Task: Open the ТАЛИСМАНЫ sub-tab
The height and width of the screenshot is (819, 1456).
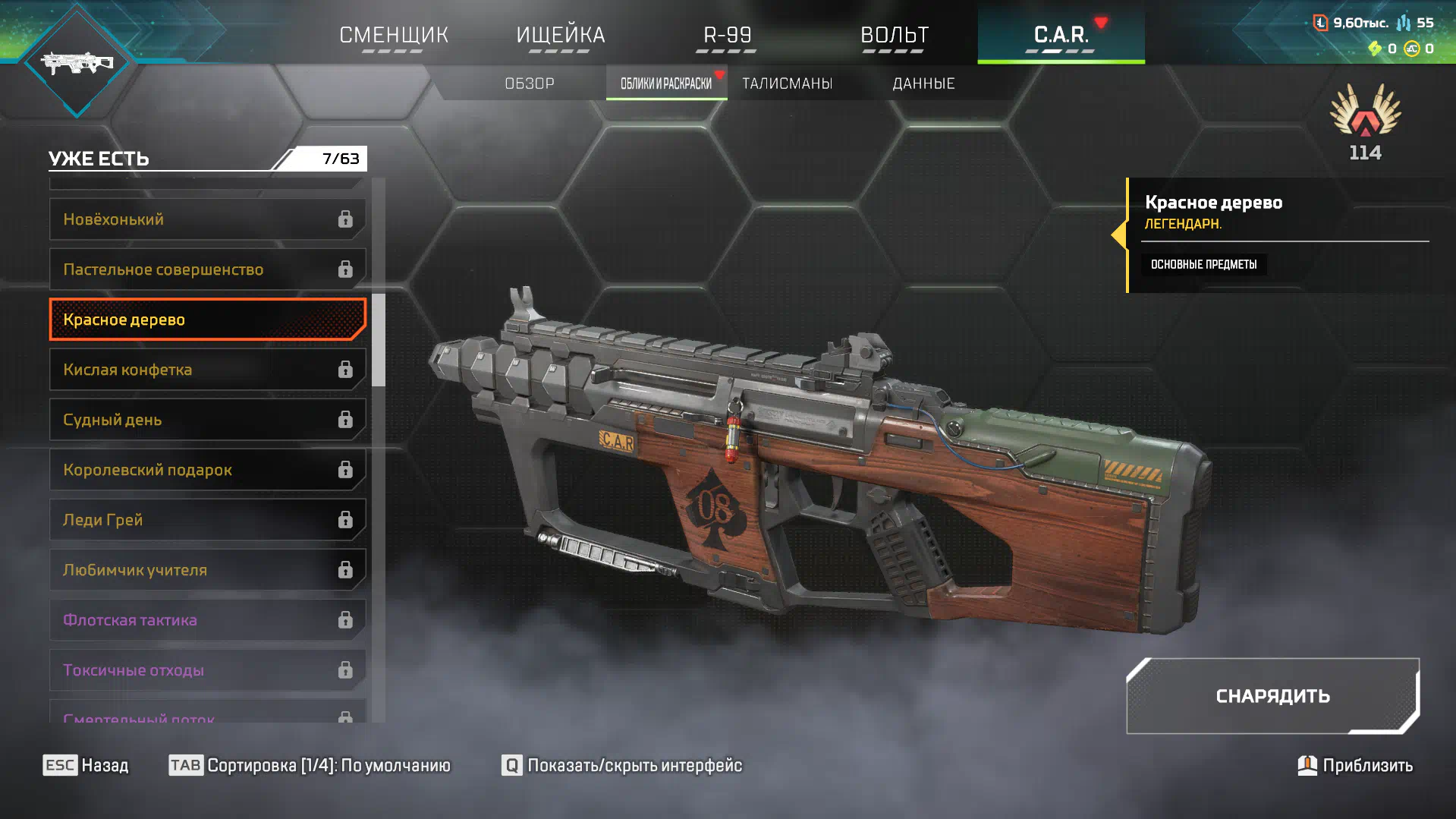Action: click(x=787, y=83)
